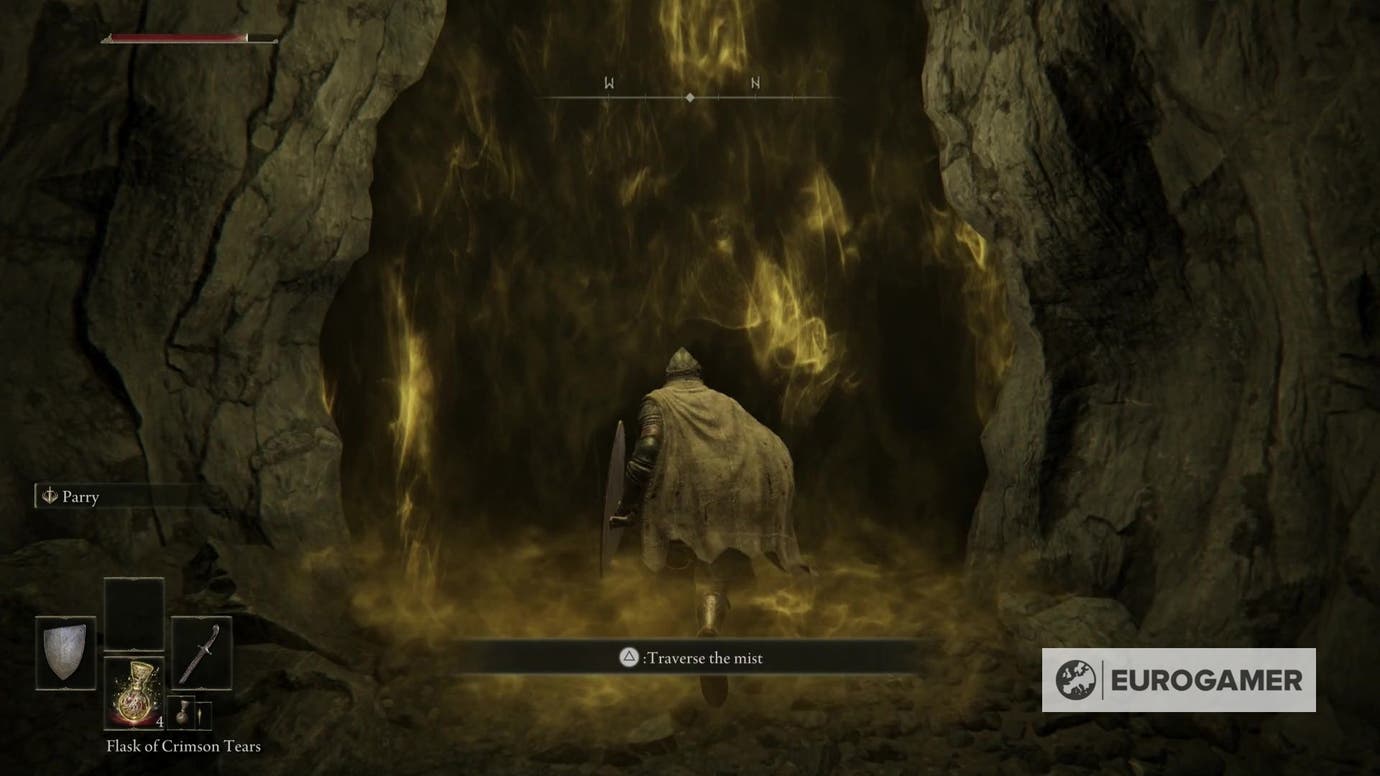Click the Flask of Crimson Tears label
Image resolution: width=1380 pixels, height=776 pixels.
[182, 746]
